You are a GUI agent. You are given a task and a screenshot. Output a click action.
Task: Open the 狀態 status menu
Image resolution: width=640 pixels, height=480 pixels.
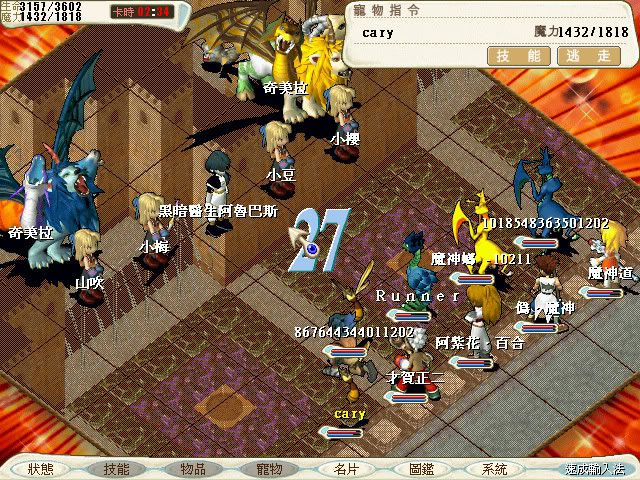pyautogui.click(x=41, y=469)
